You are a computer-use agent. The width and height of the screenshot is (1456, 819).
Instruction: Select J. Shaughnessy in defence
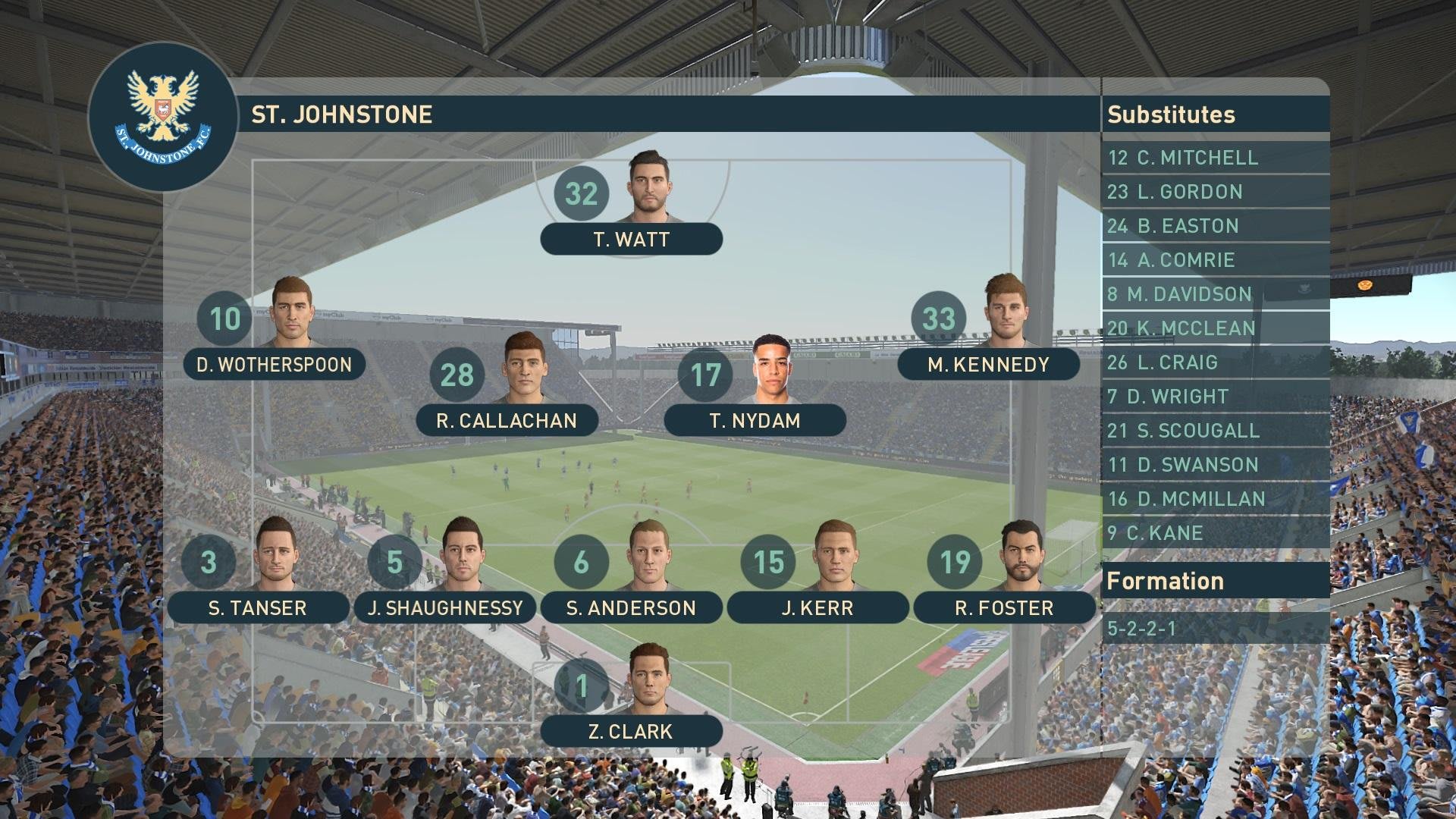coord(445,608)
